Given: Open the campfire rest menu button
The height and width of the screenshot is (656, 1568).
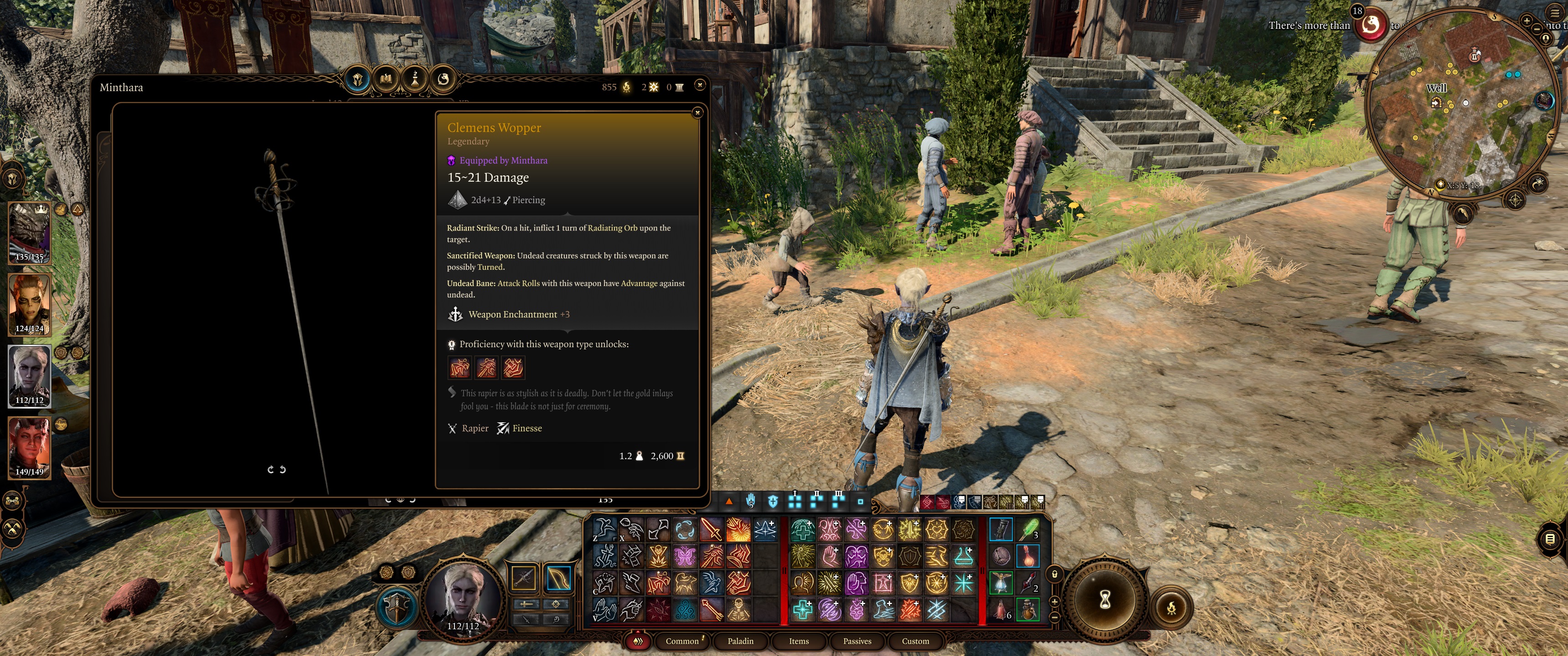Looking at the screenshot, I should pyautogui.click(x=1171, y=607).
